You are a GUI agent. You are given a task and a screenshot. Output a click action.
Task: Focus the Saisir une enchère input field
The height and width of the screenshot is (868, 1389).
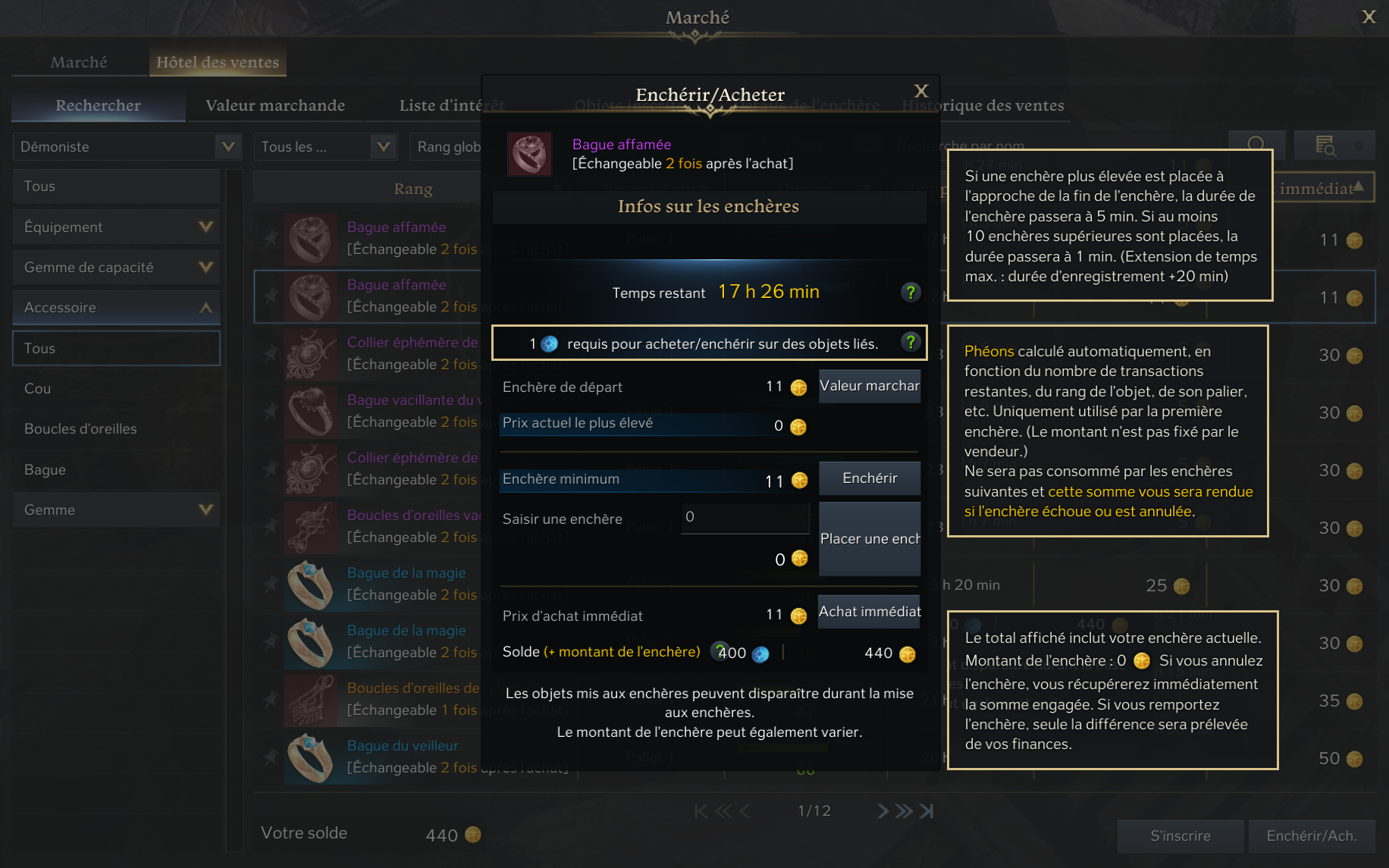click(745, 518)
